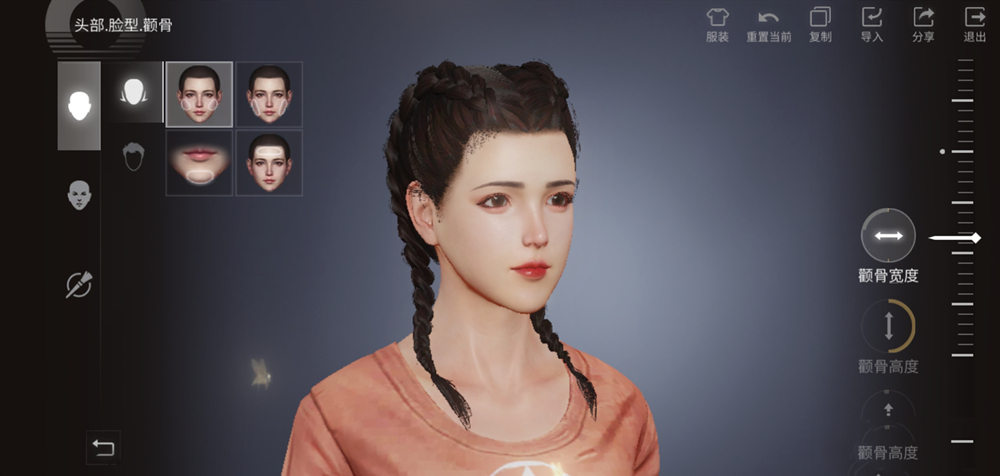
Task: Open the 导入 import option
Action: [872, 23]
